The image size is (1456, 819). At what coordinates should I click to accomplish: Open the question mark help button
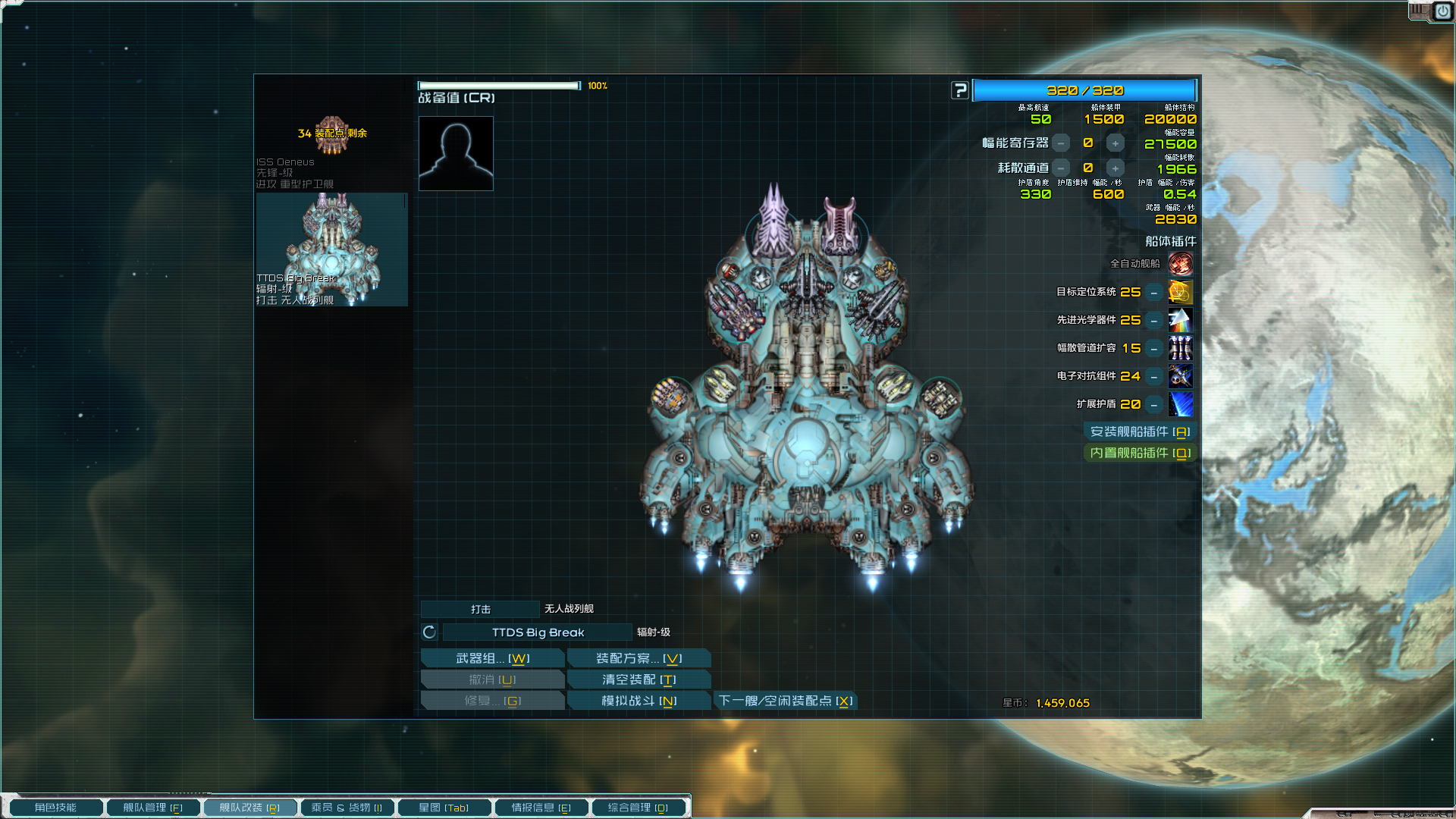(960, 91)
